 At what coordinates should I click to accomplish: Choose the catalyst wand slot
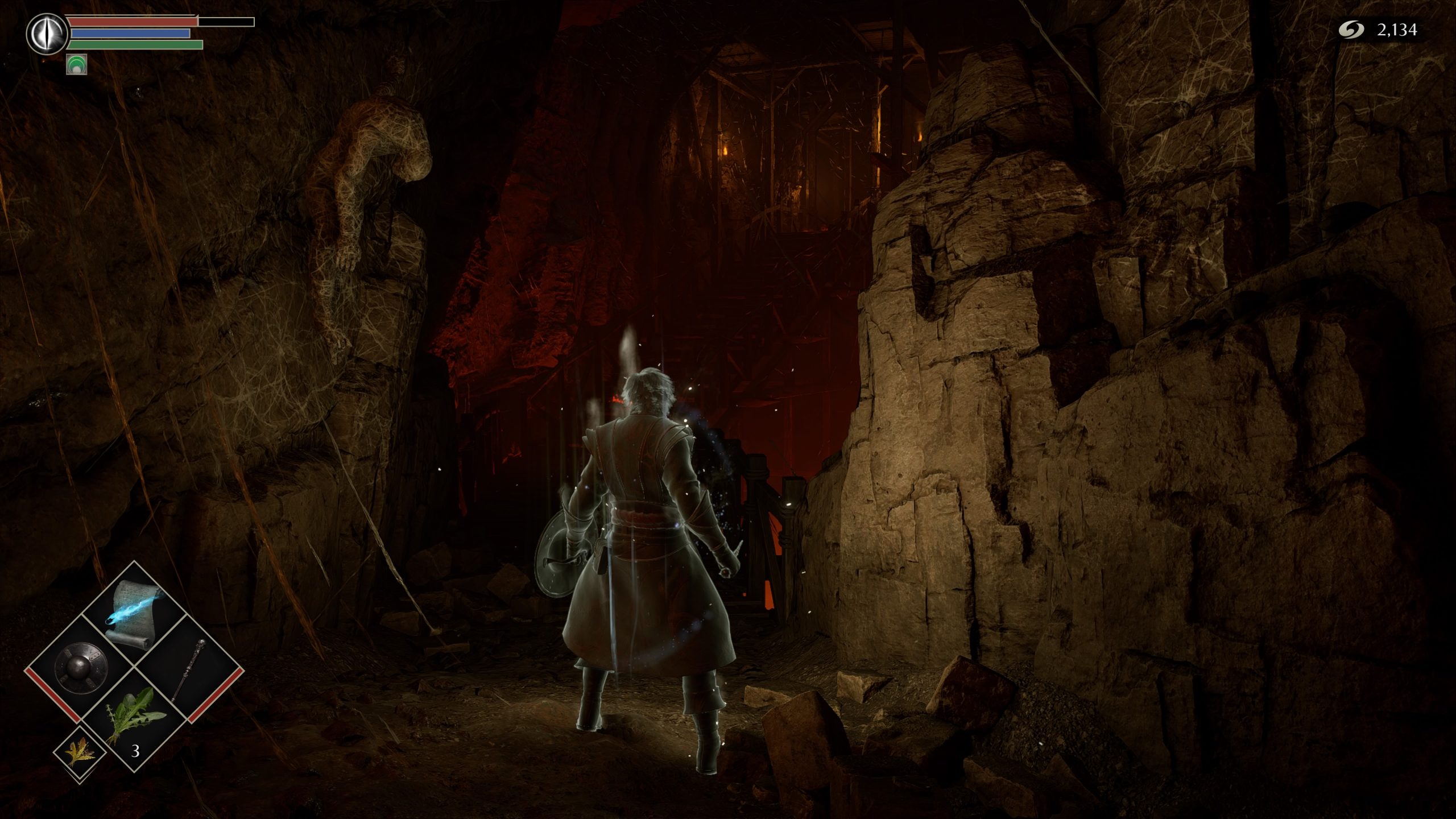[x=188, y=669]
